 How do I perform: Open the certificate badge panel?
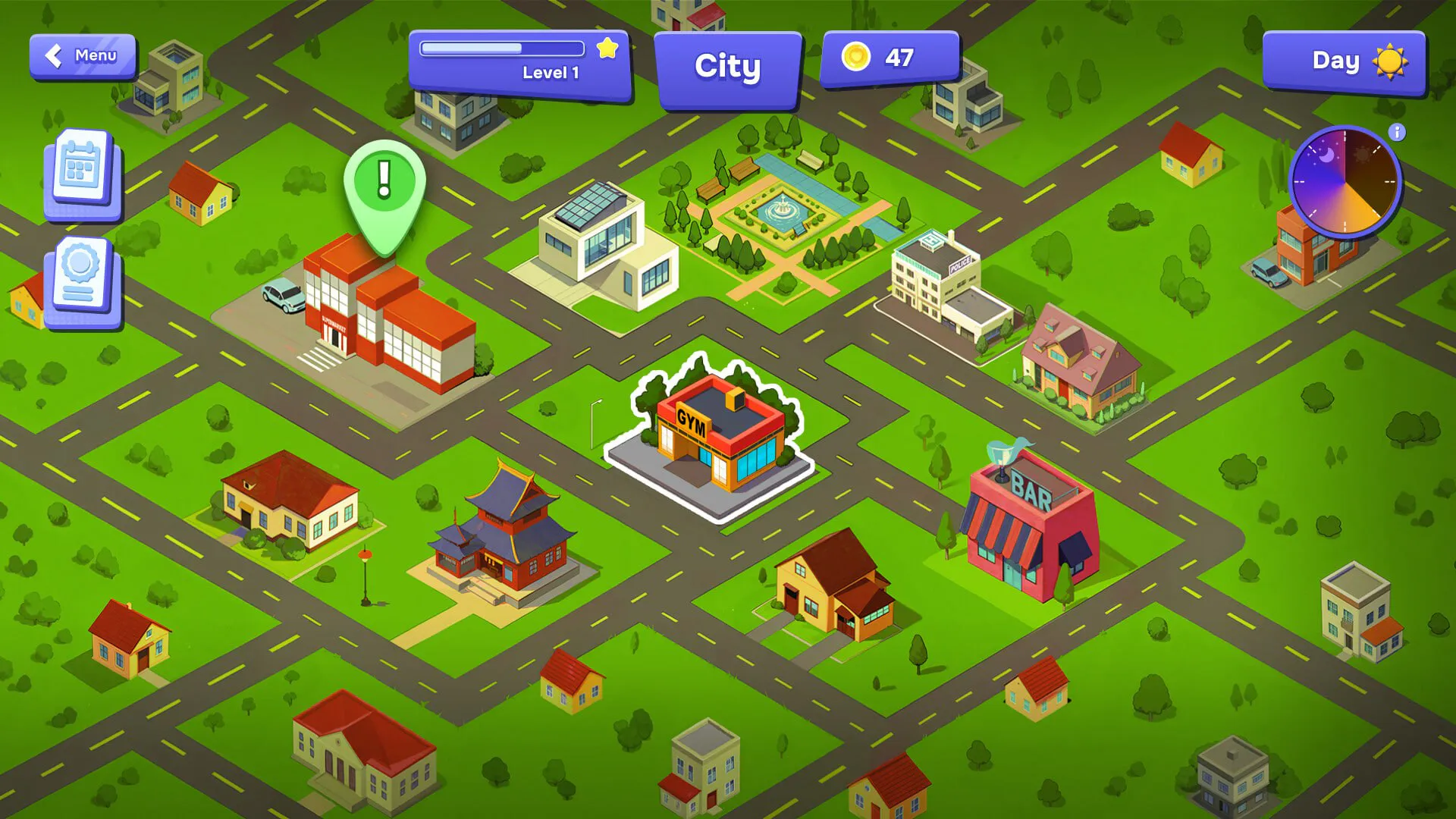tap(82, 281)
